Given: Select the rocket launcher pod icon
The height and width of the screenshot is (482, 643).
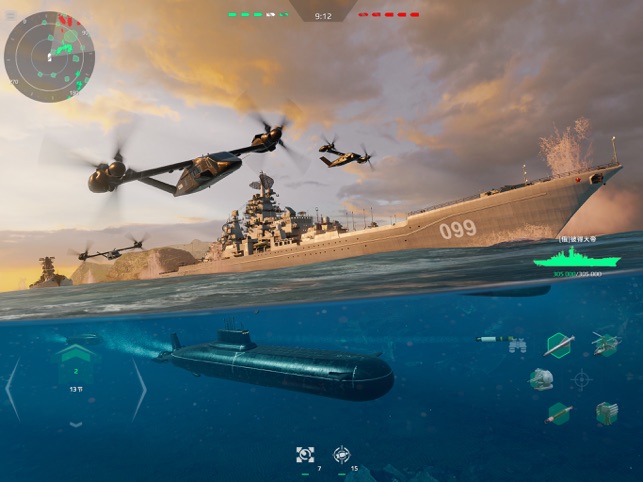Looking at the screenshot, I should [606, 412].
